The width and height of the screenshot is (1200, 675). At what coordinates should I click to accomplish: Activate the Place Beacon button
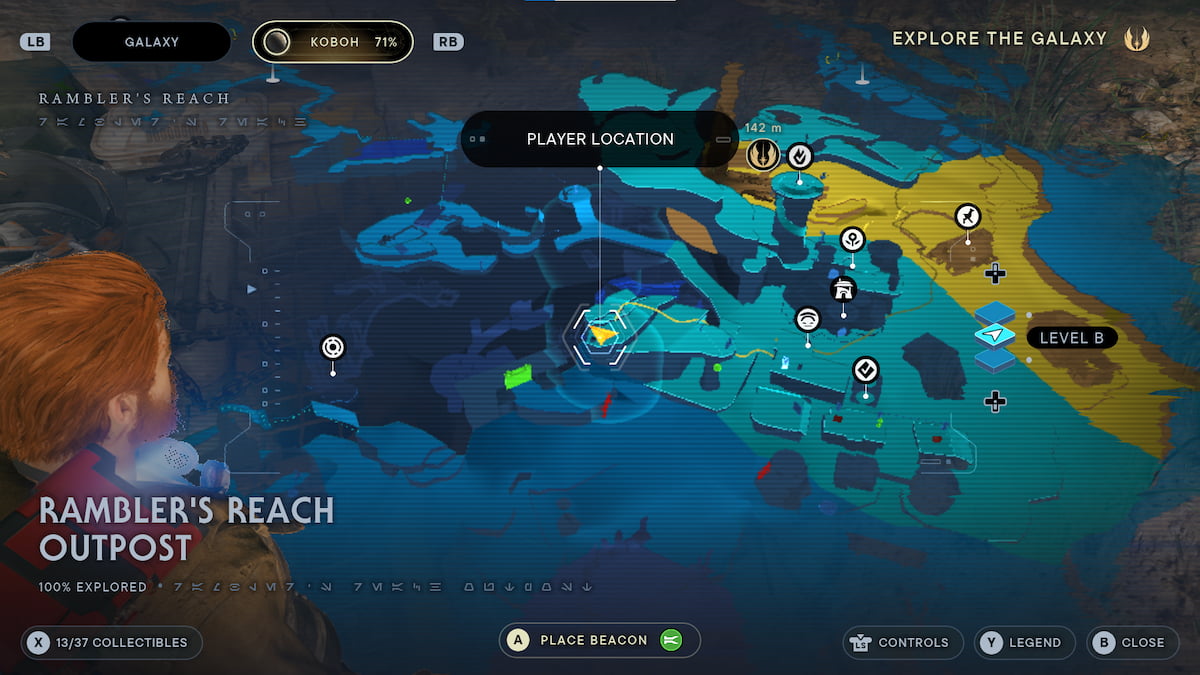click(600, 640)
